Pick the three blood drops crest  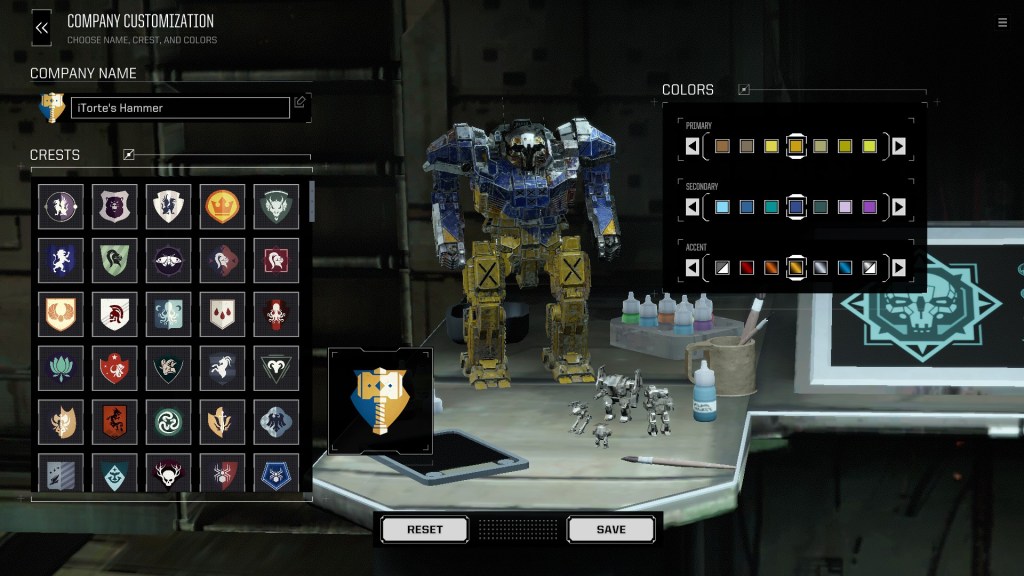(222, 313)
